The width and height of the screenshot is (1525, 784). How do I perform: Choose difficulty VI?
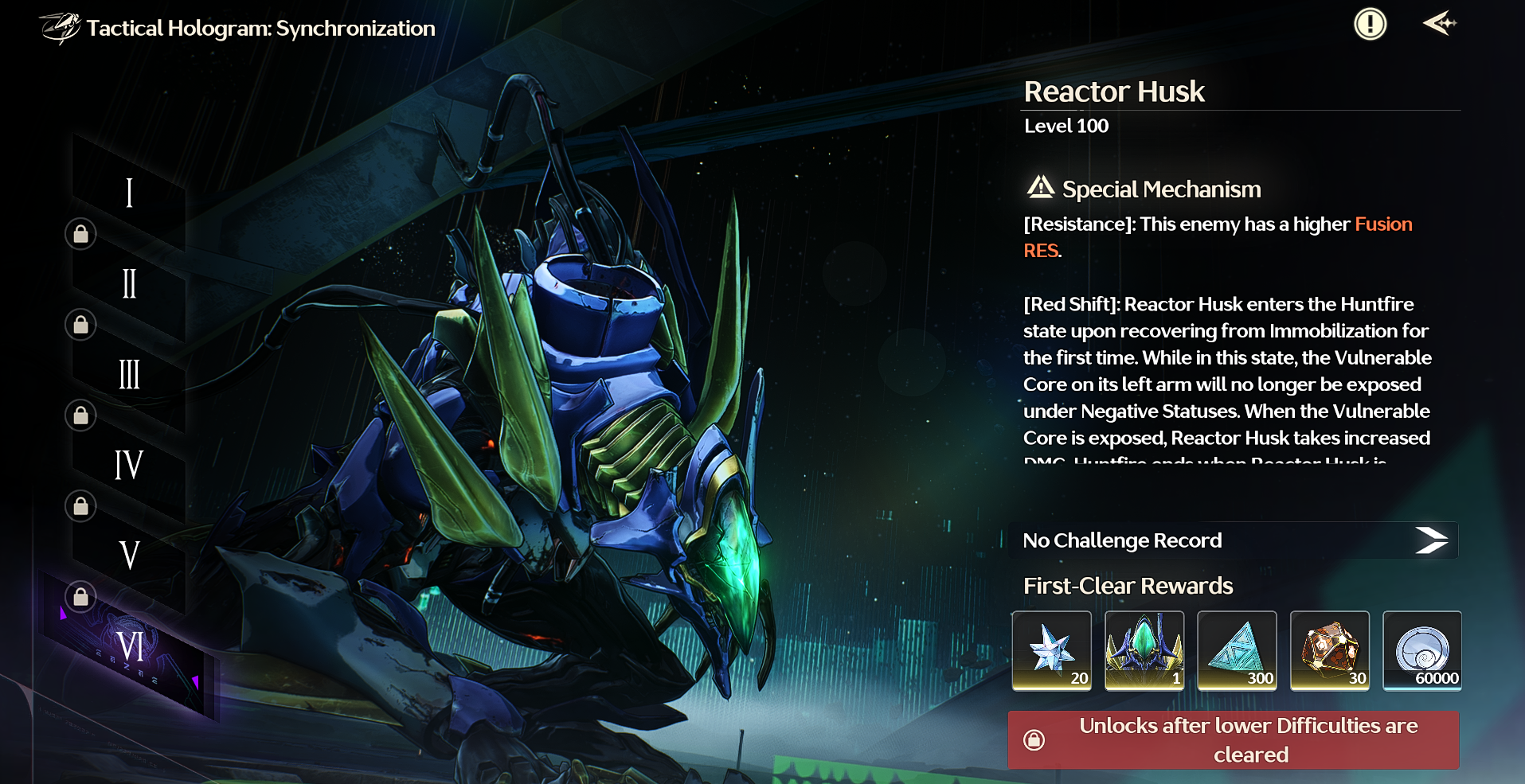point(130,646)
